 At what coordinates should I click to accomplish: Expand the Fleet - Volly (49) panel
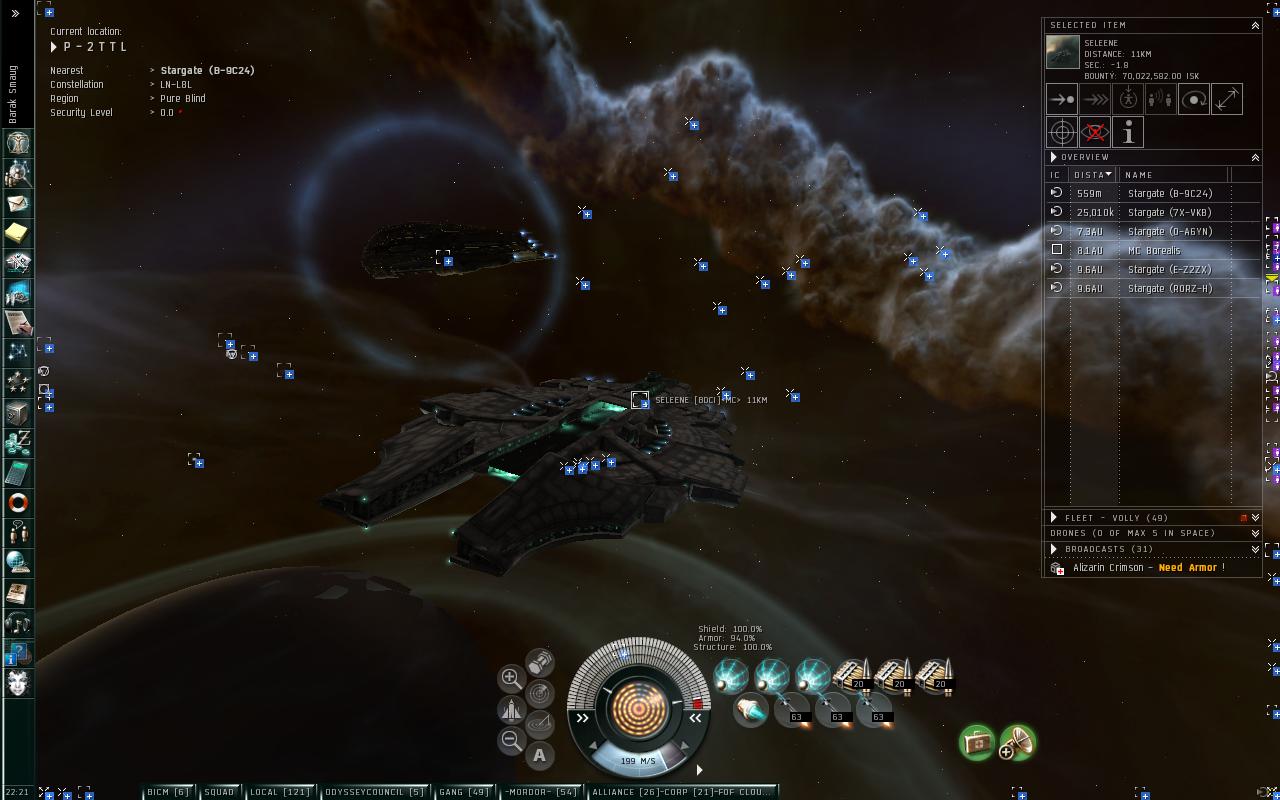1054,518
